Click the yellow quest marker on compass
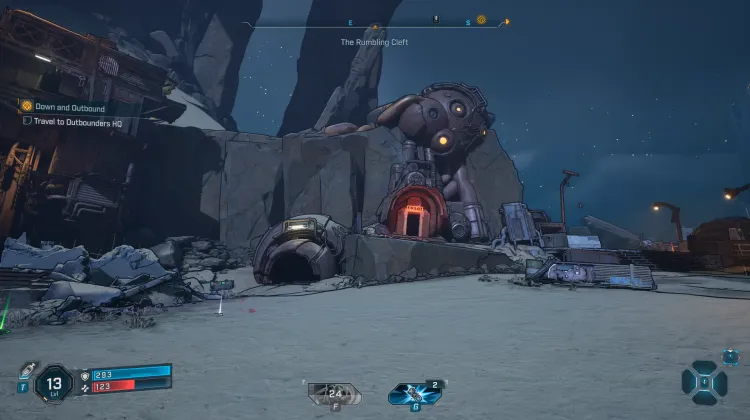 point(481,20)
